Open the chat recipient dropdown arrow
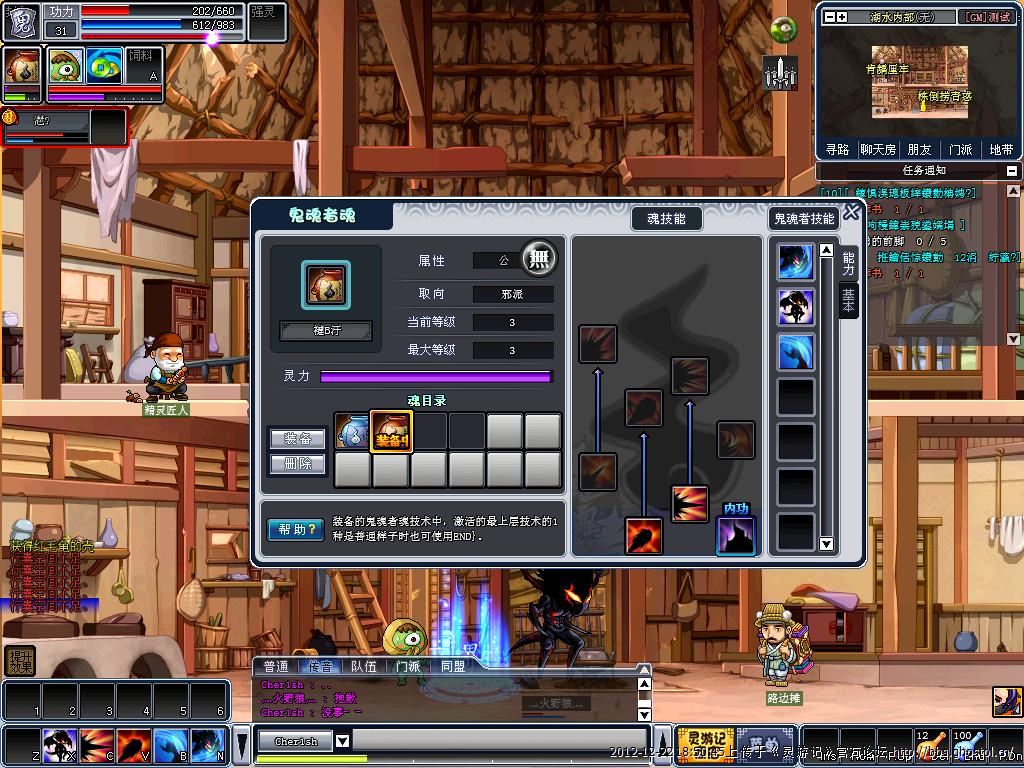The image size is (1024, 768). (x=342, y=741)
